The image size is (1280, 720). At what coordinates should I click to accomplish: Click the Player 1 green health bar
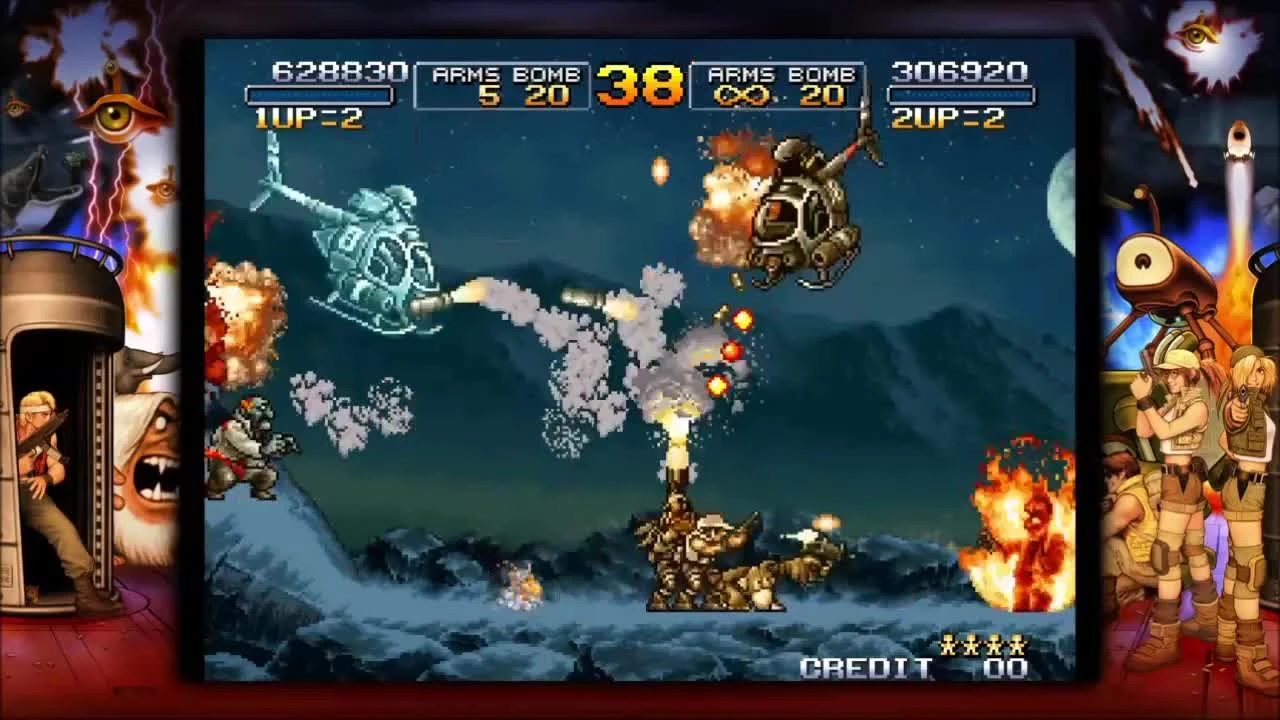tap(320, 95)
